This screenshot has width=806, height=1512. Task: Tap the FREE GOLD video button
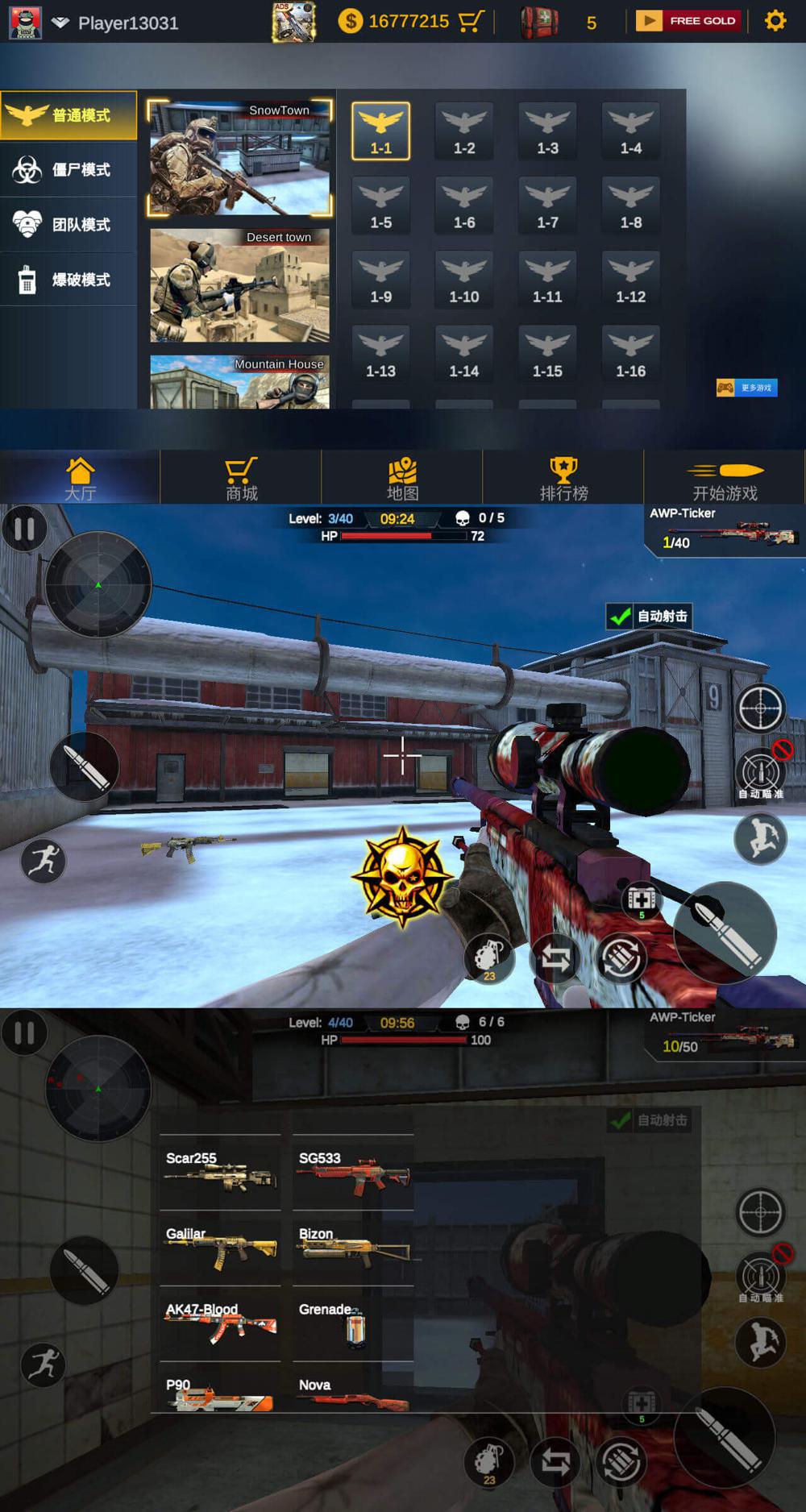[688, 21]
